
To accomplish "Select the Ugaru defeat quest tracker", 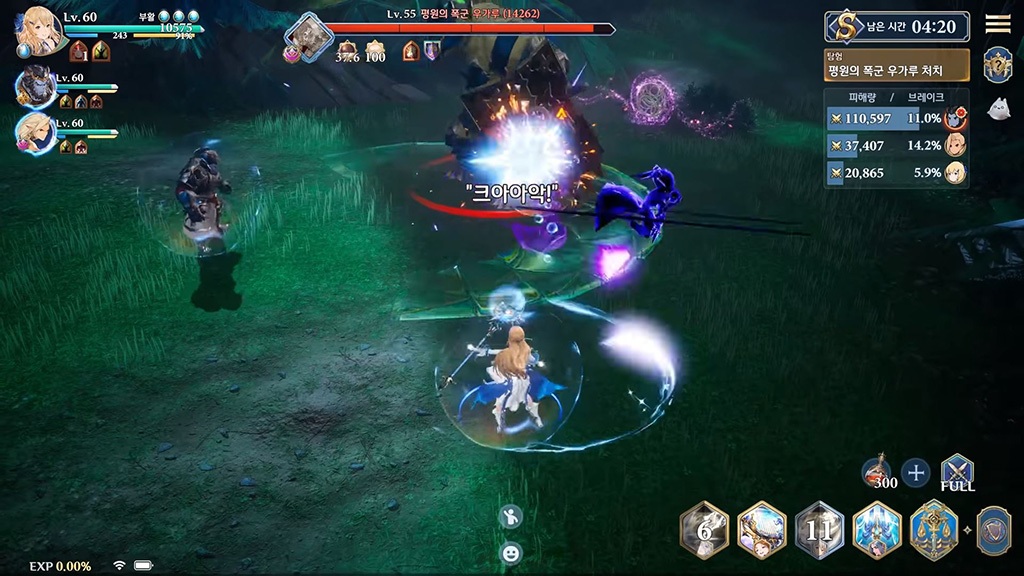I will (896, 66).
